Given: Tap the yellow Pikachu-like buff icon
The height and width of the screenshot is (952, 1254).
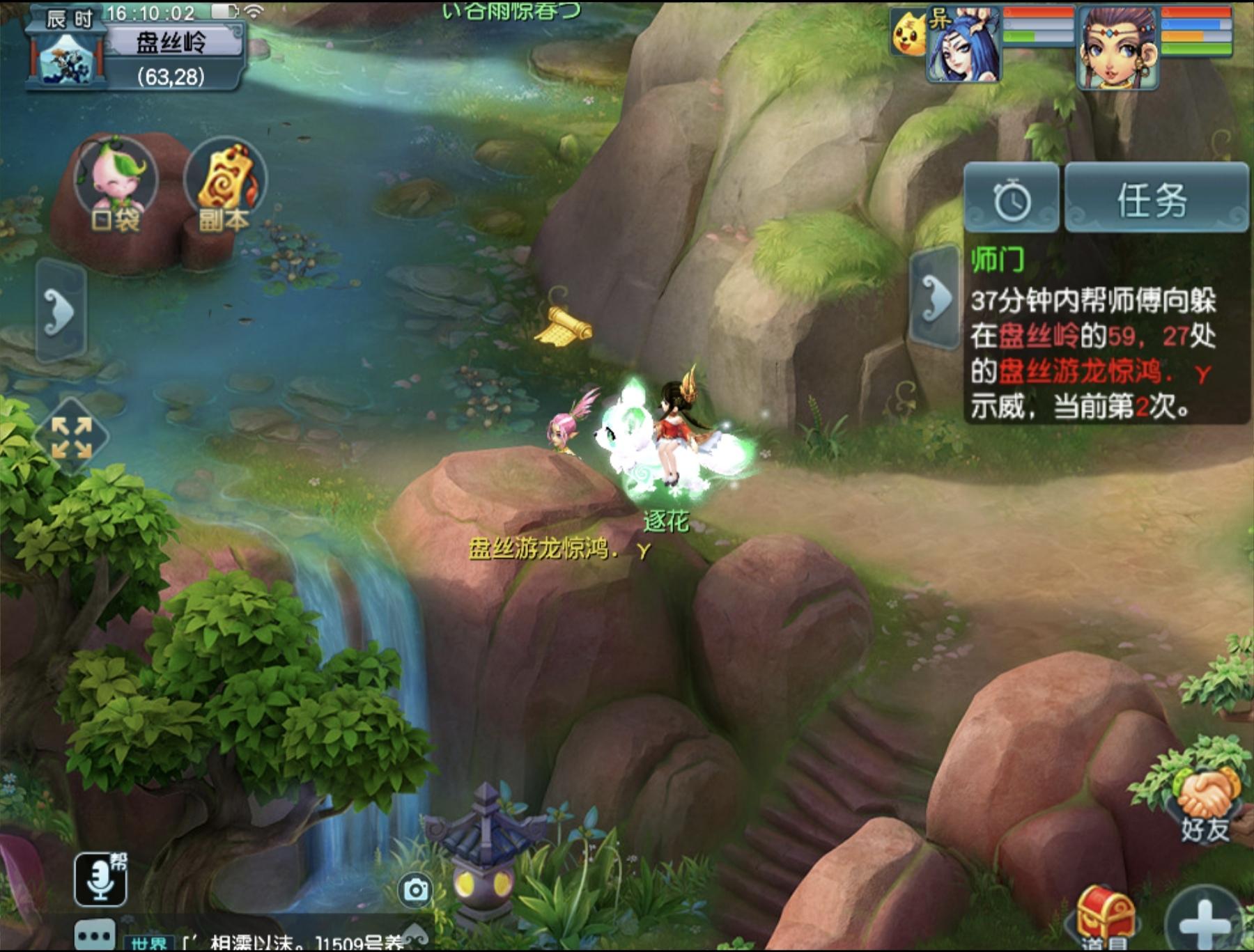Looking at the screenshot, I should [x=908, y=33].
